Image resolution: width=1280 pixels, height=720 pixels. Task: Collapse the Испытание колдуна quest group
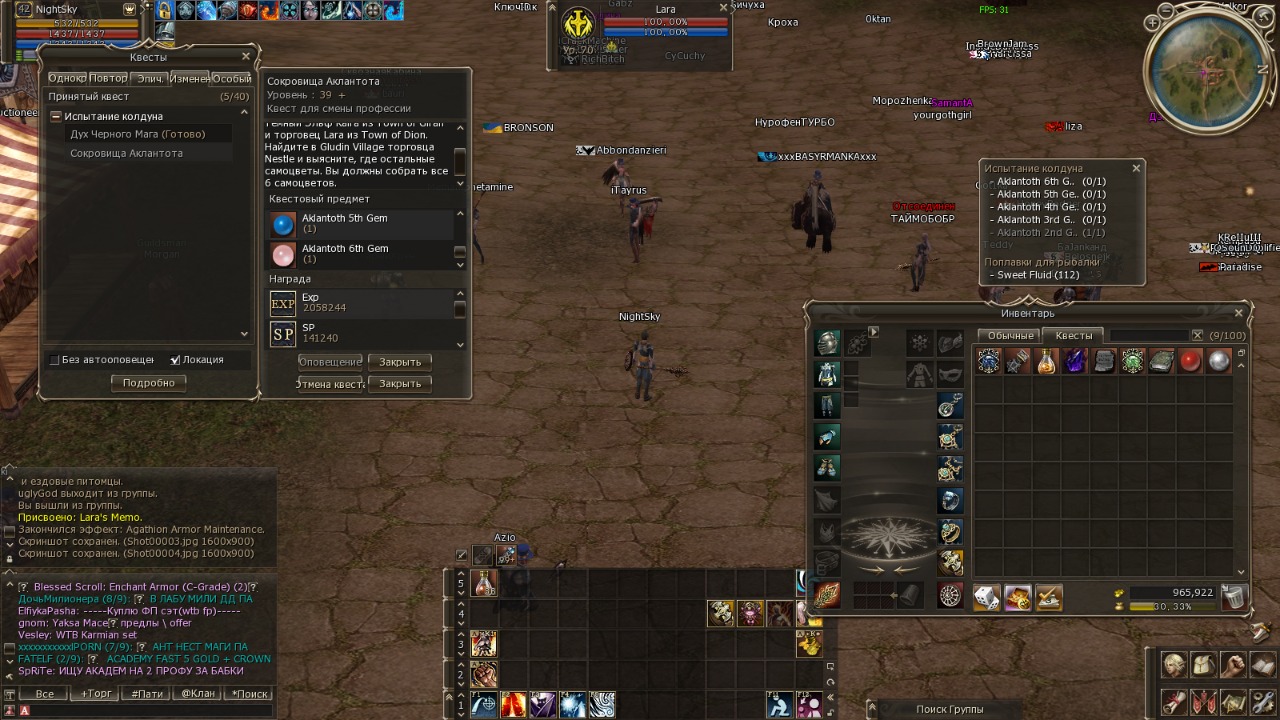pos(57,116)
